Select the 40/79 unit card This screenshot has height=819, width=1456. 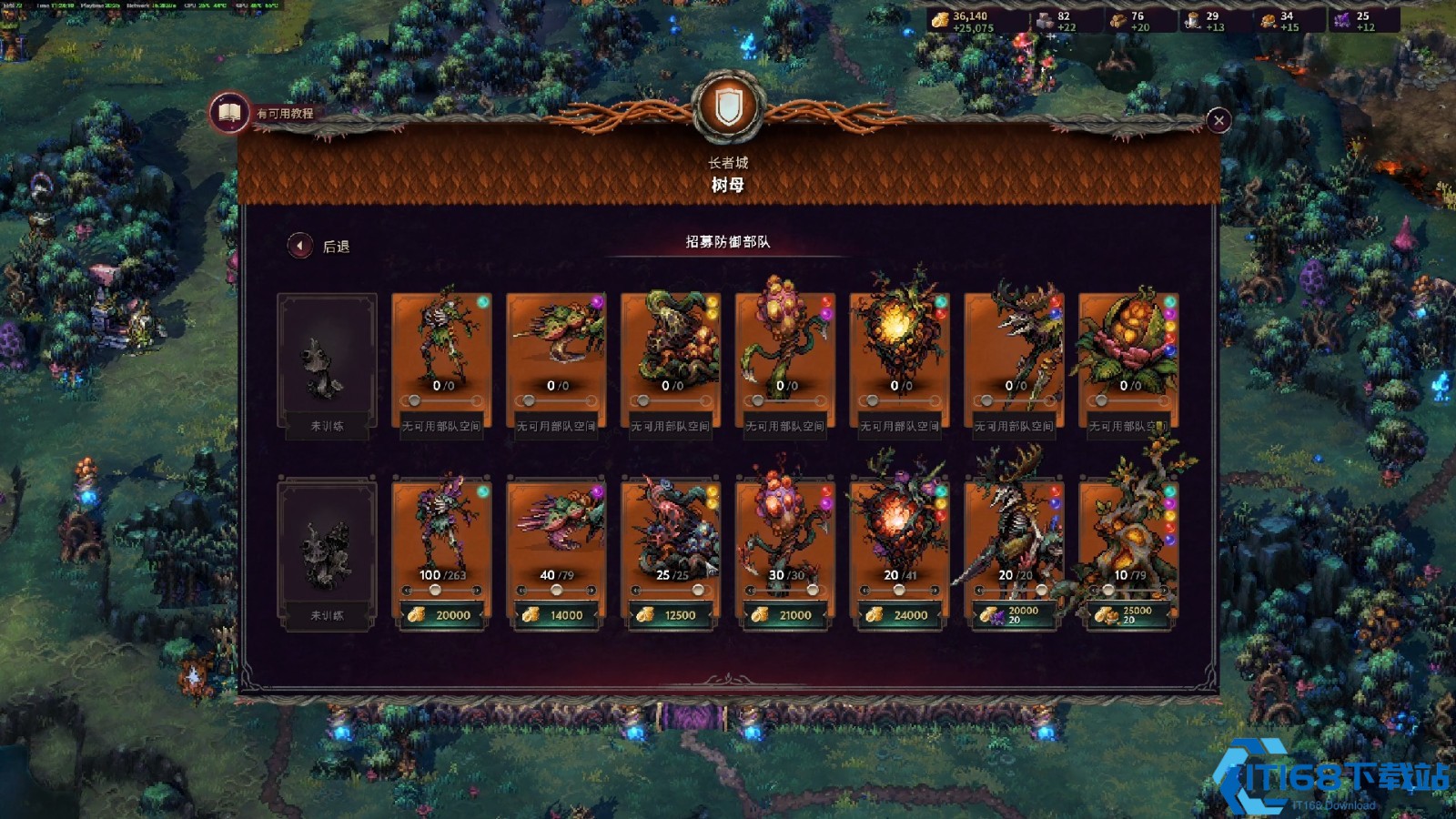click(x=556, y=528)
